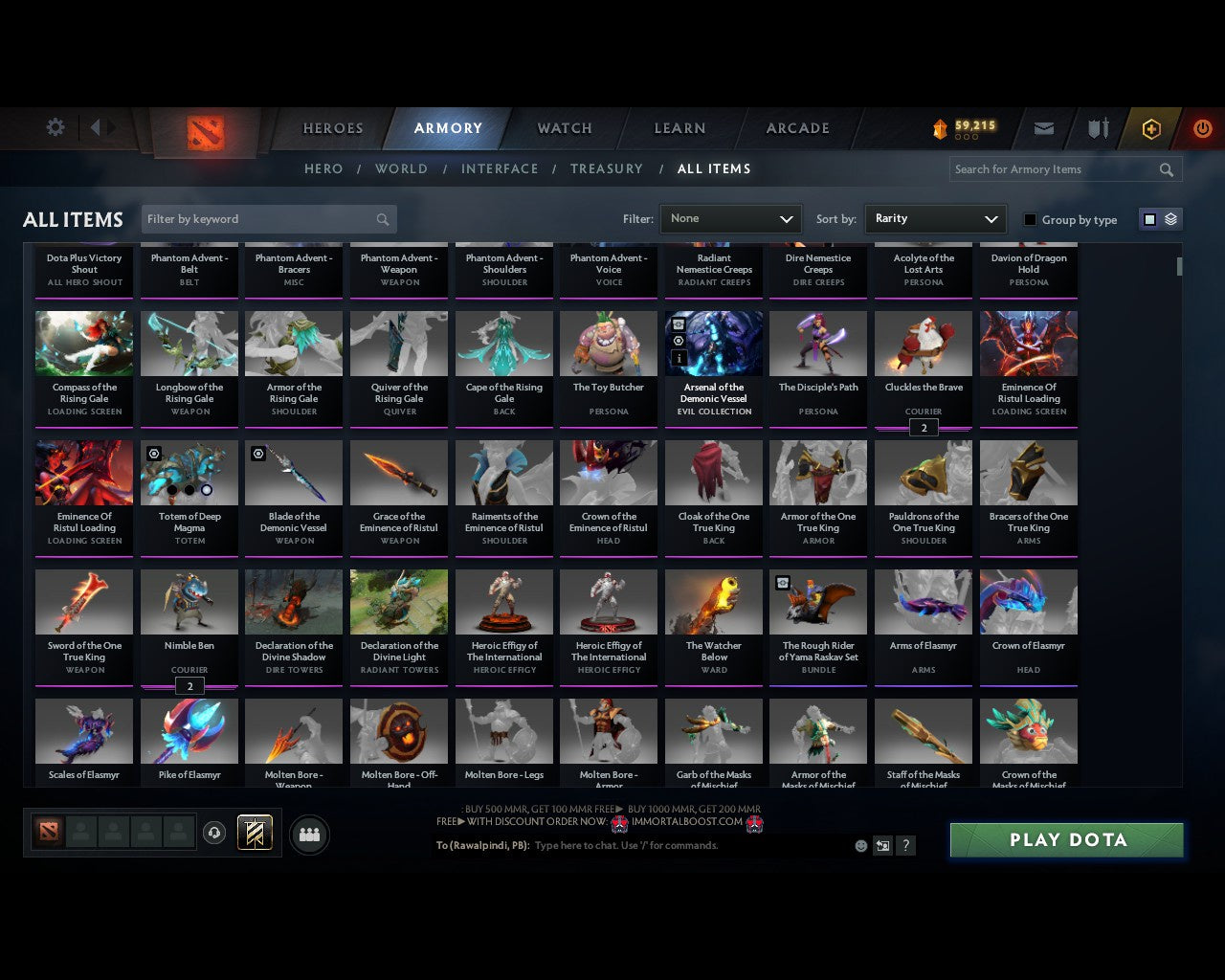Select the Nimble Ben courier thumbnail
The width and height of the screenshot is (1225, 980).
(189, 601)
